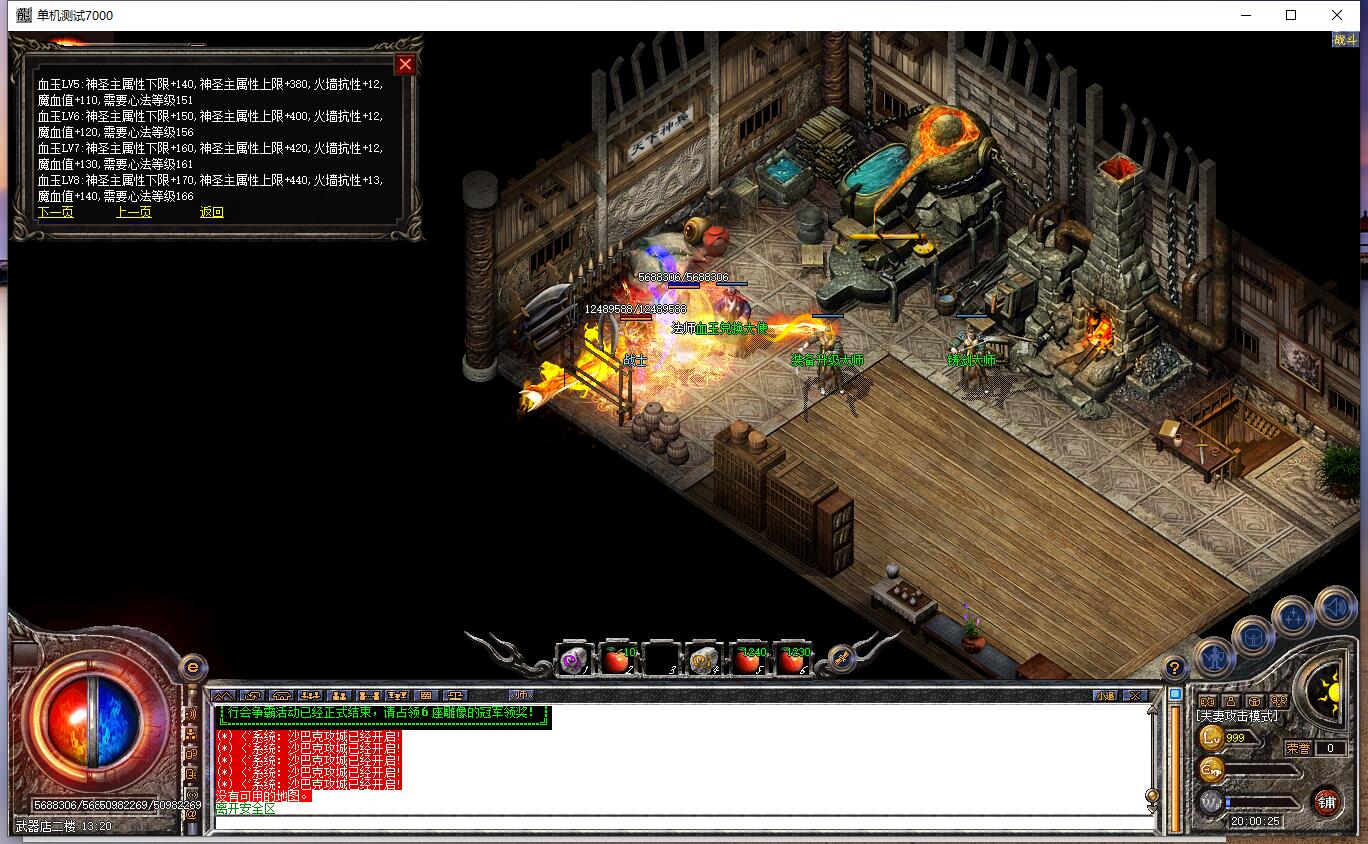Open help via the question mark button
The height and width of the screenshot is (844, 1368).
1175,668
